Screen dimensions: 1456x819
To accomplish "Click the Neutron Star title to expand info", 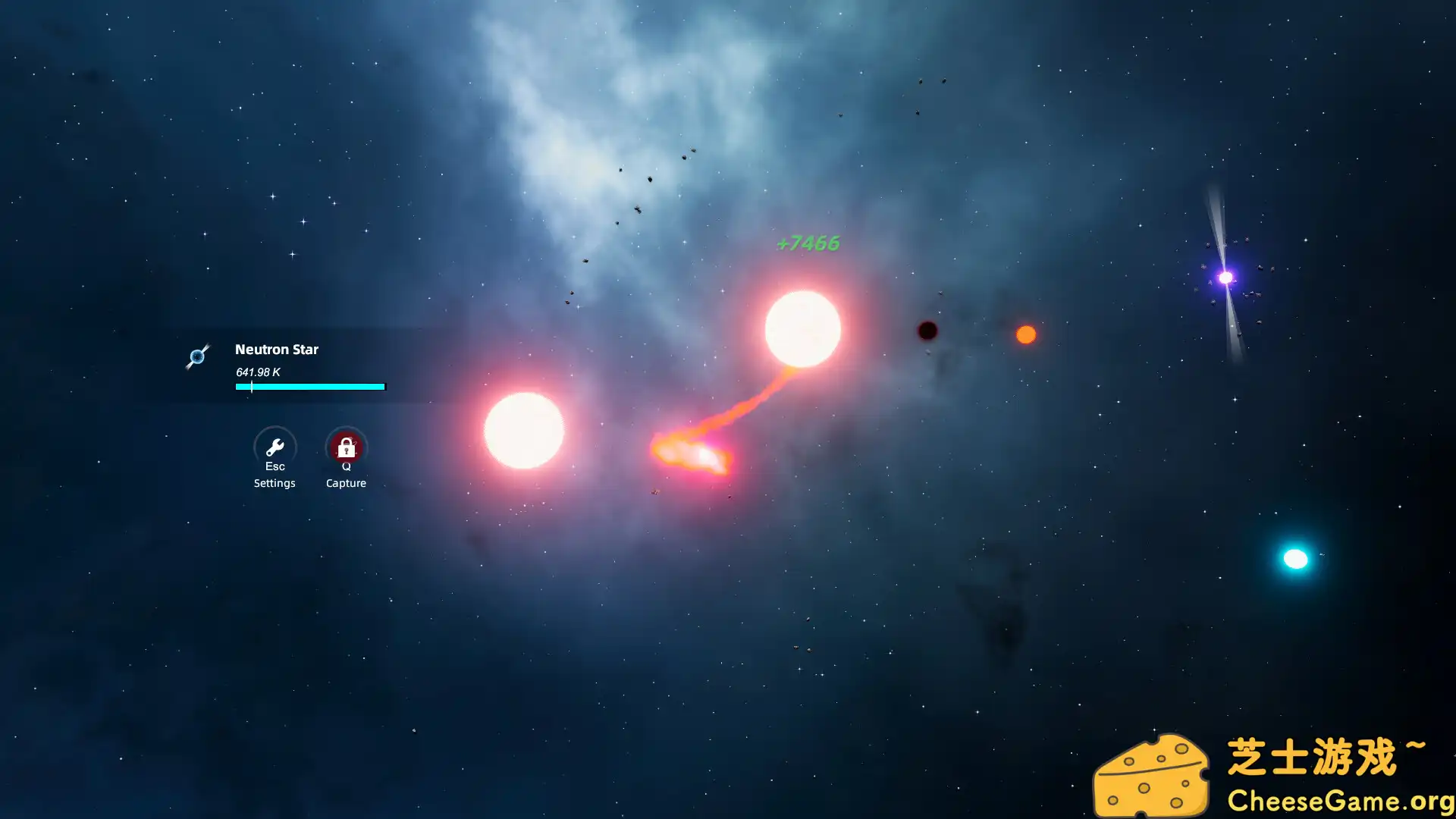I will [277, 350].
